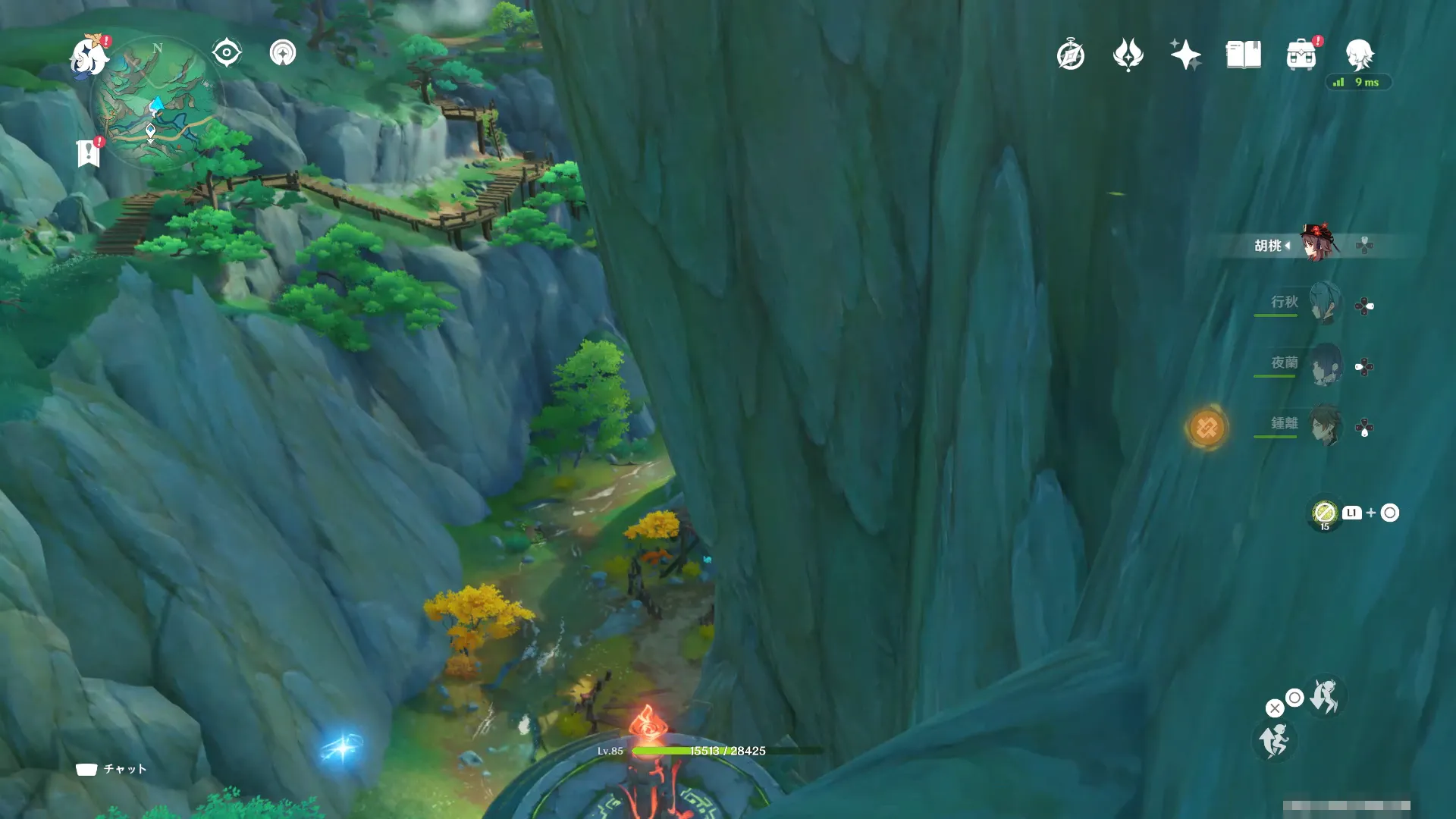Open the チャット chat box
The width and height of the screenshot is (1456, 819).
(111, 769)
